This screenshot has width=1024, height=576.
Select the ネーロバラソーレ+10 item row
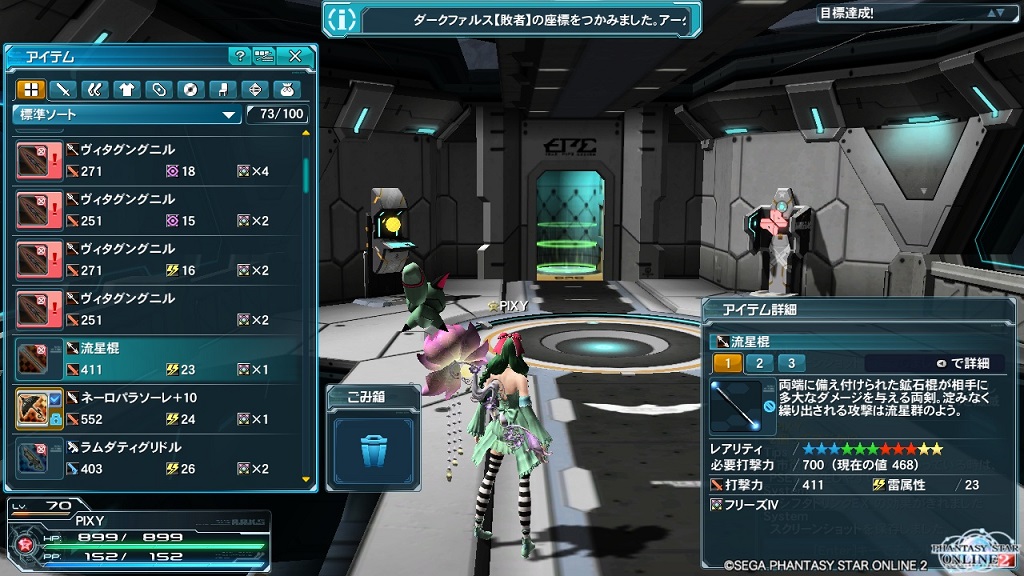tap(160, 408)
